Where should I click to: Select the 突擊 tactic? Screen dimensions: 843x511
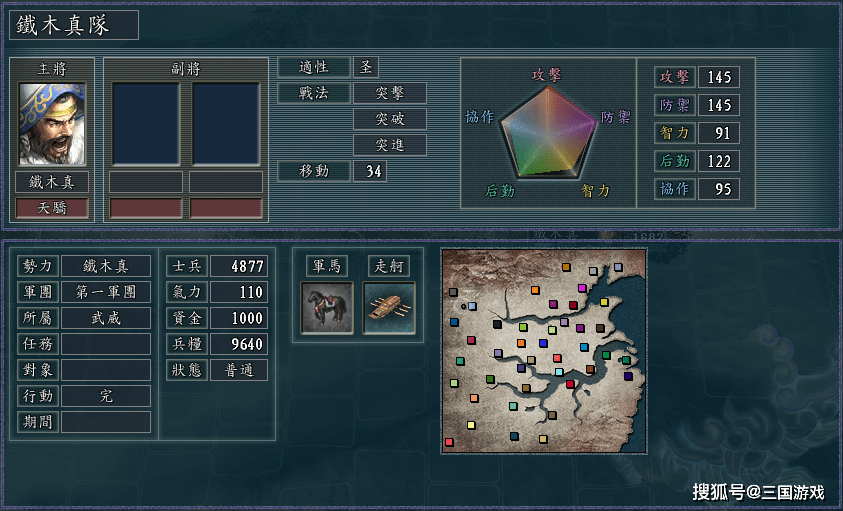390,93
